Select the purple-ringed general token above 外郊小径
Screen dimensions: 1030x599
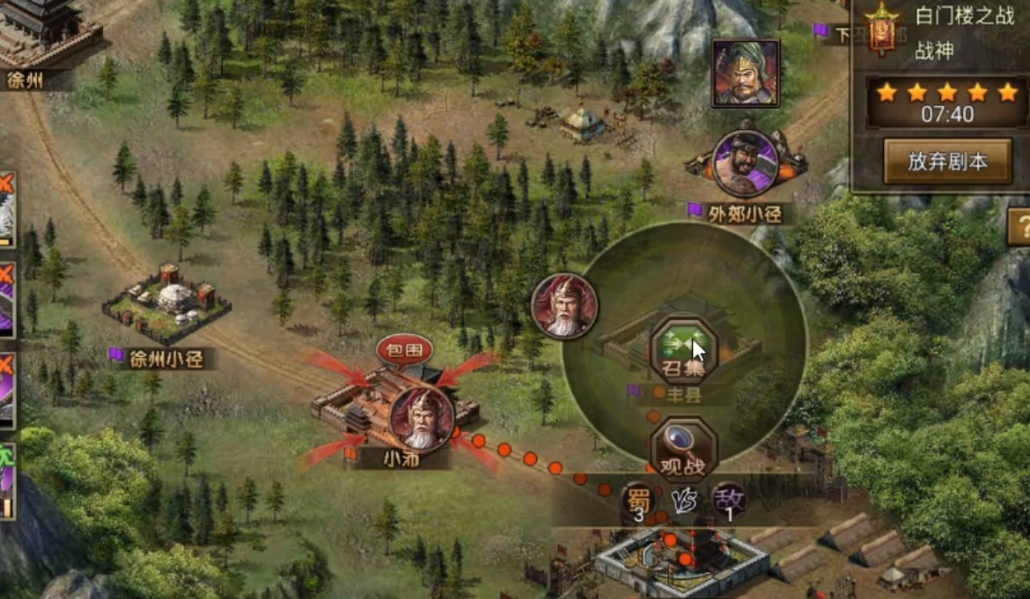click(745, 164)
